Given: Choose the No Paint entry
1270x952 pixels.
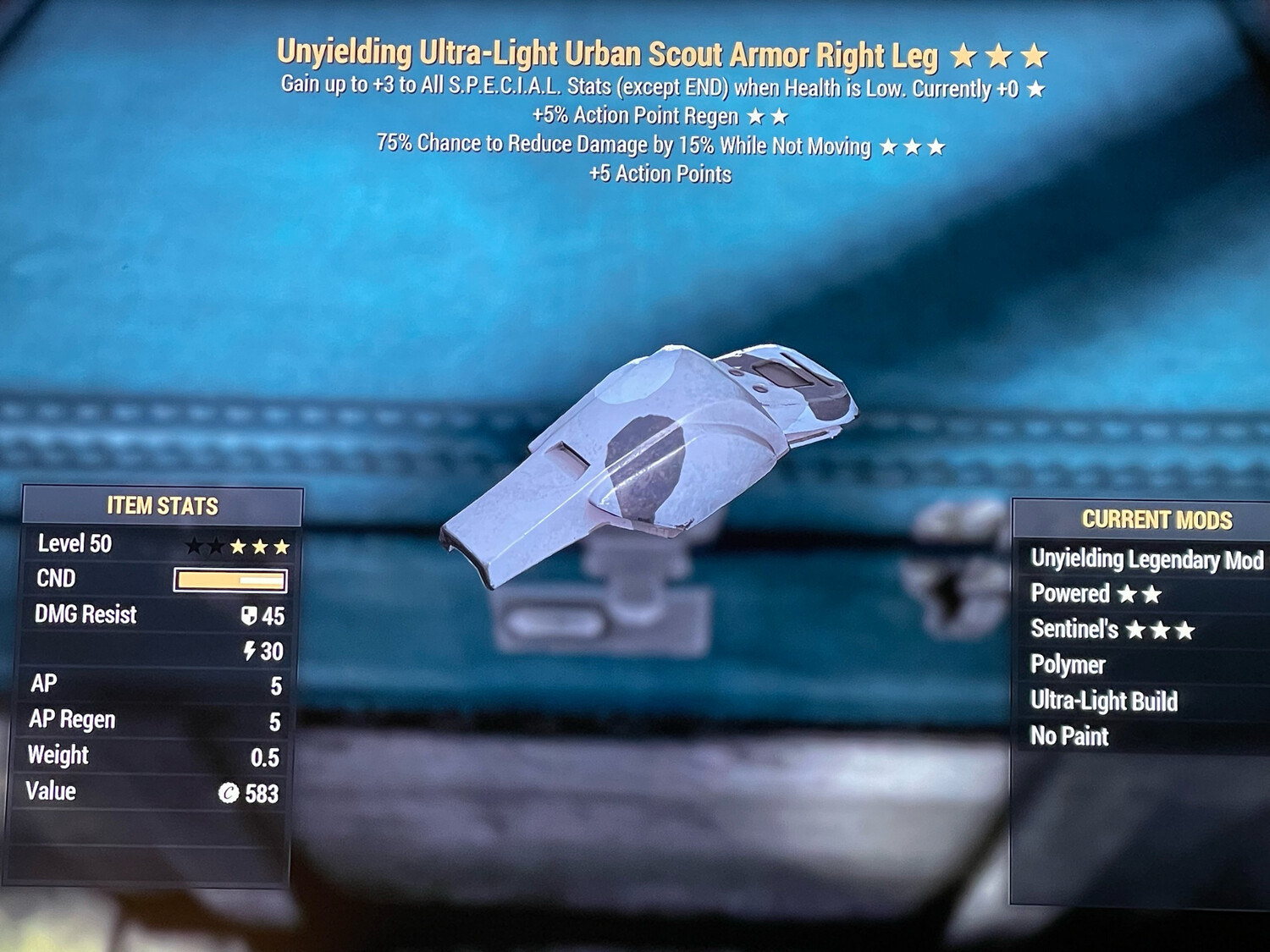Looking at the screenshot, I should (1068, 736).
